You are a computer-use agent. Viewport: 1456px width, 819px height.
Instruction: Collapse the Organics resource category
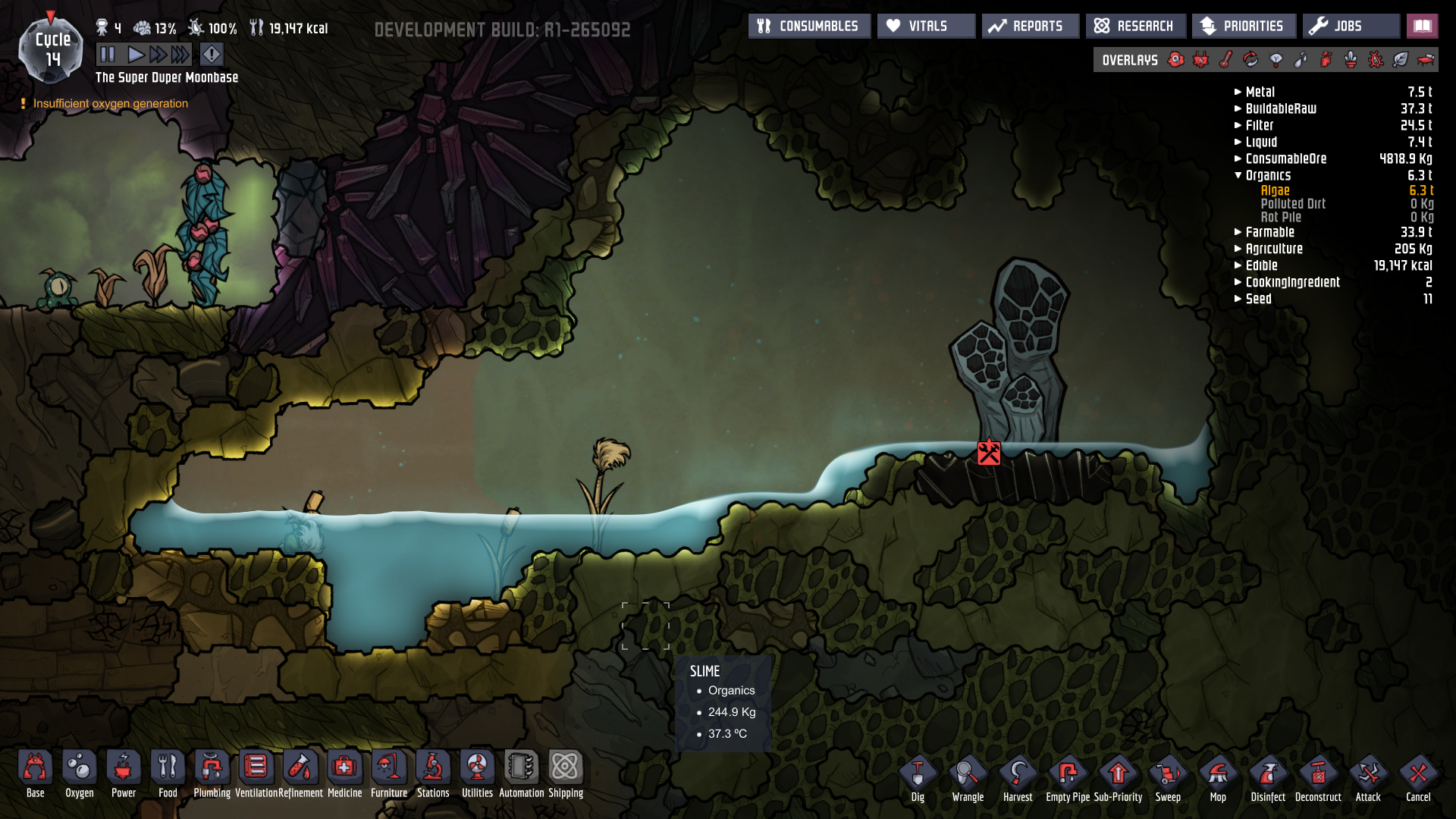[x=1238, y=175]
